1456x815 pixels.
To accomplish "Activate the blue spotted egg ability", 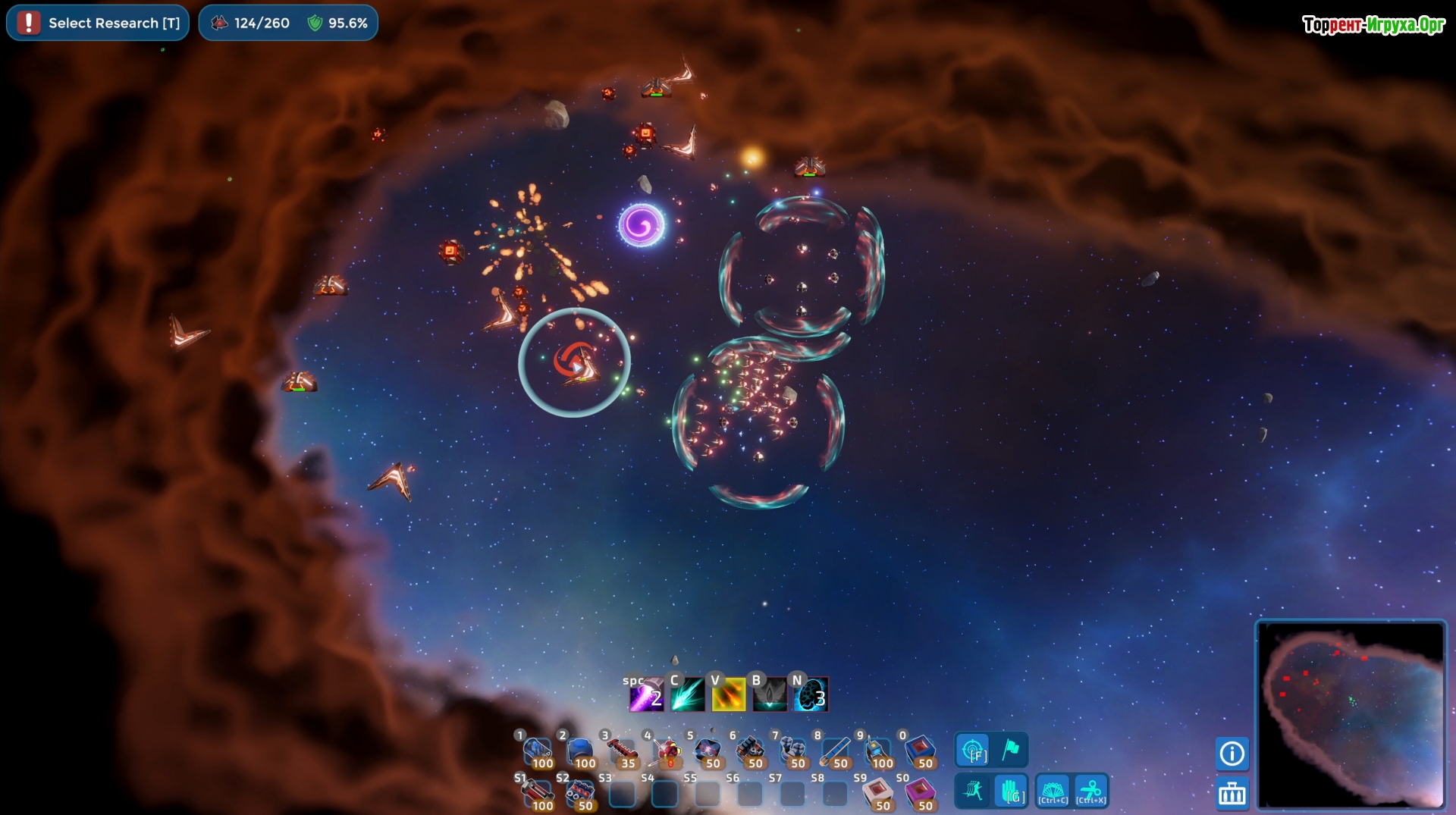I will click(811, 695).
